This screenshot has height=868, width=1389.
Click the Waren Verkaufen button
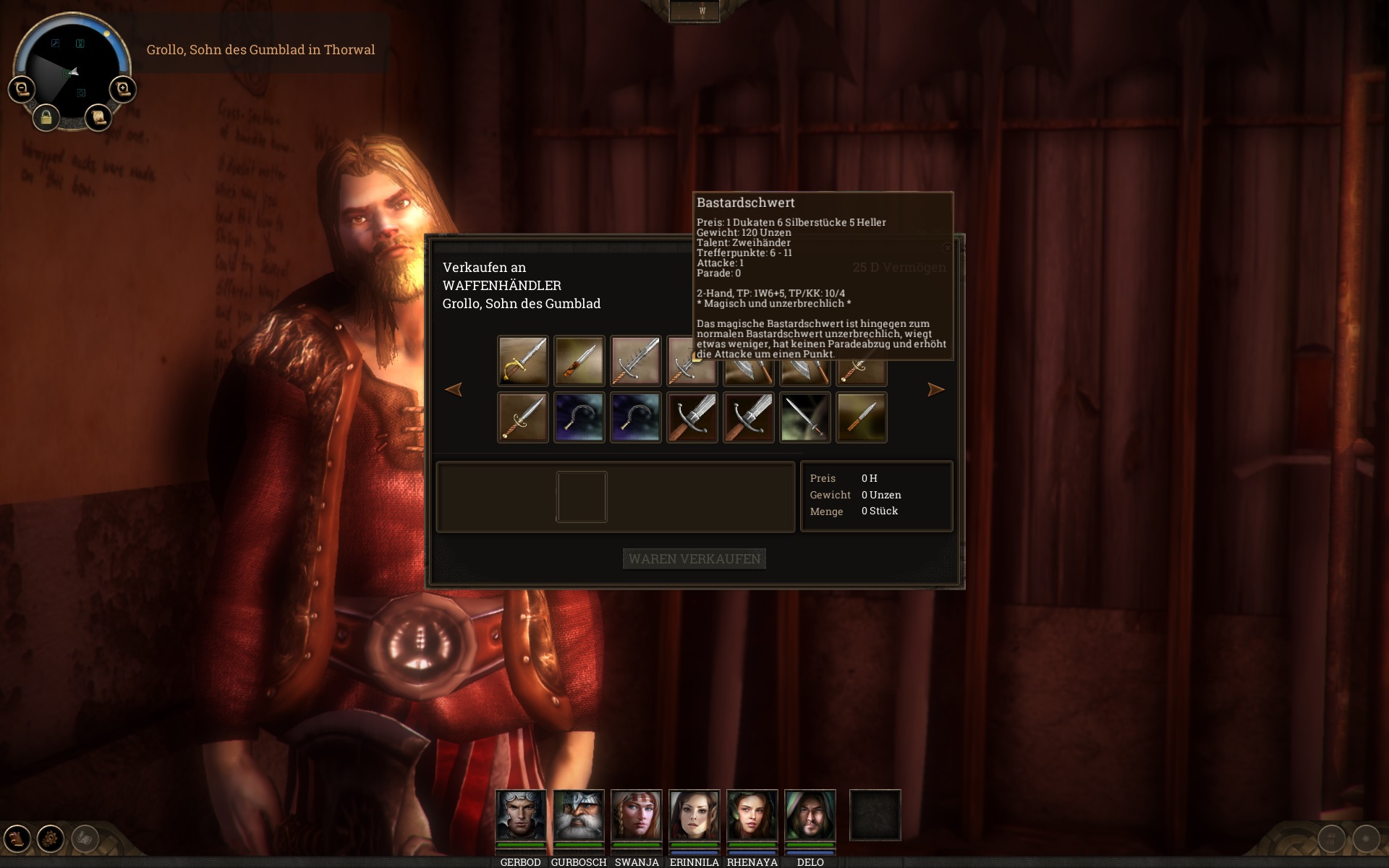694,558
